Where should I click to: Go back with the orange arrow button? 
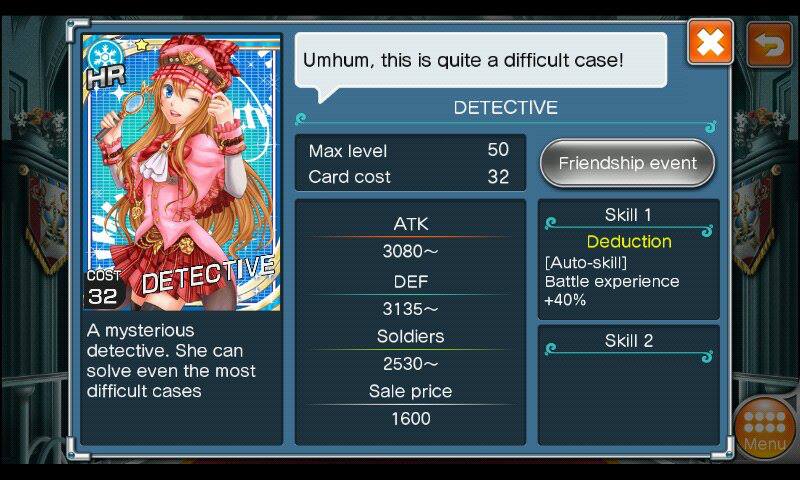(x=769, y=44)
